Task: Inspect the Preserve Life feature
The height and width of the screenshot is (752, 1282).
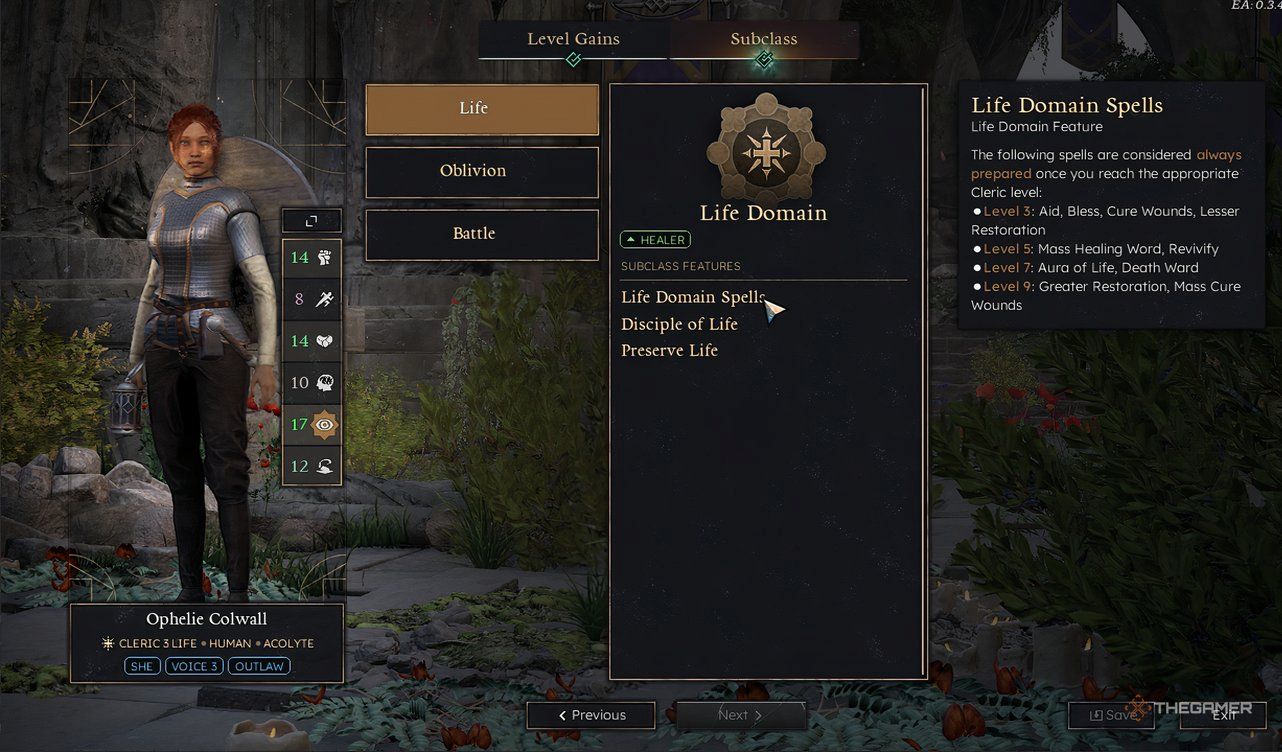Action: pyautogui.click(x=669, y=350)
